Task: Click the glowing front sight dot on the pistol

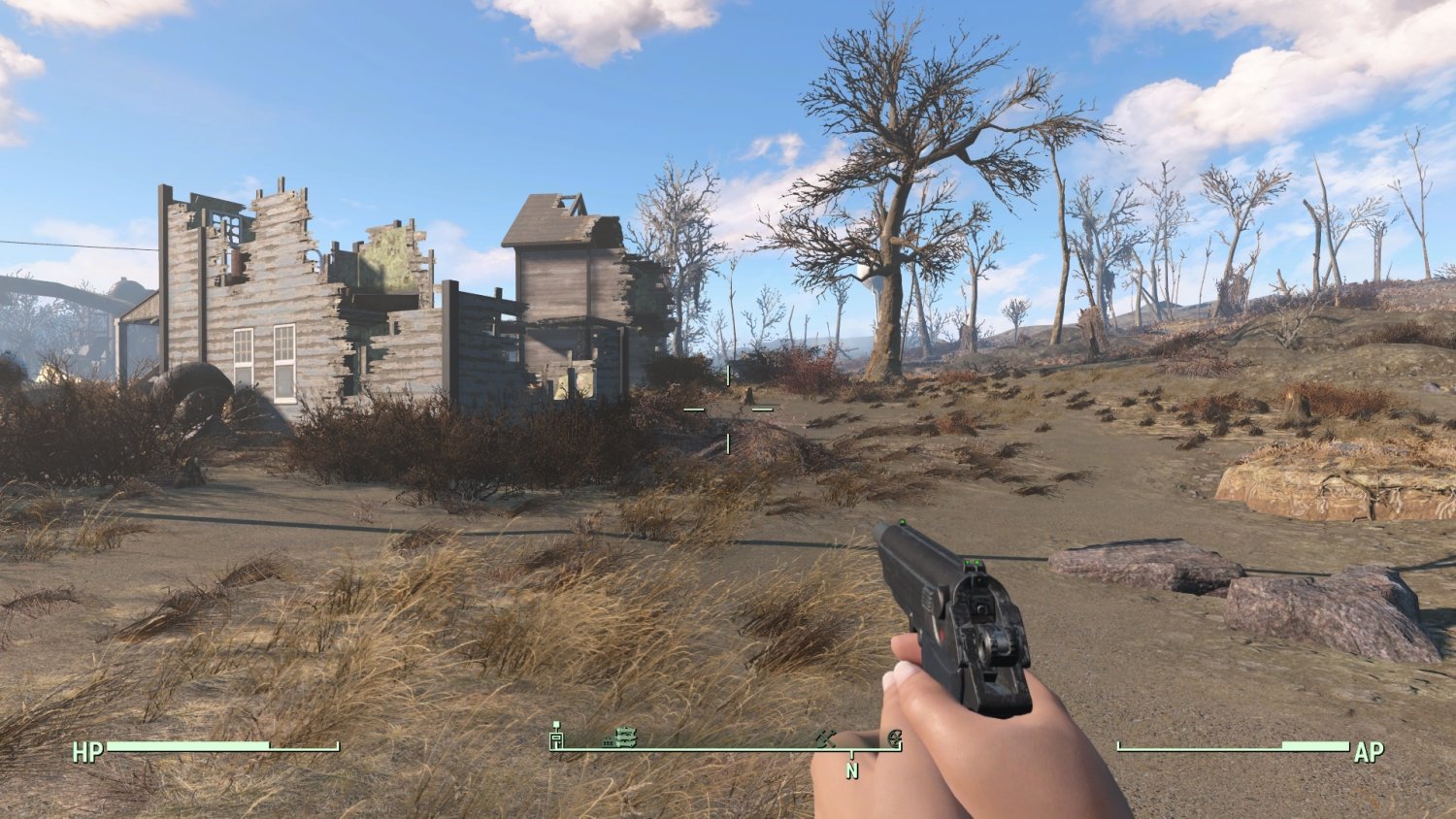Action: click(x=905, y=522)
